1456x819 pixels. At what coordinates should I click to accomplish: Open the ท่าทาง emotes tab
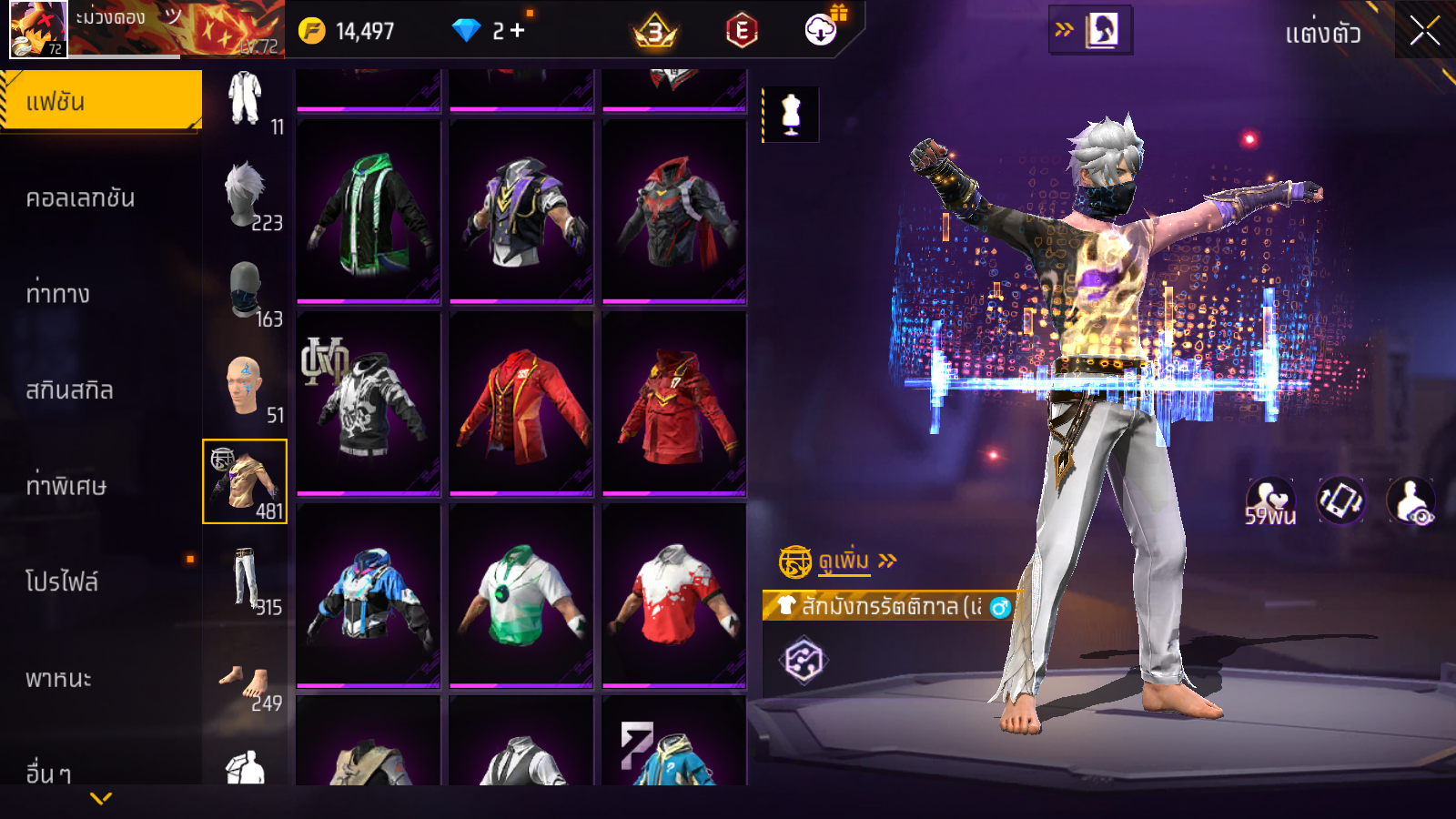pos(58,294)
